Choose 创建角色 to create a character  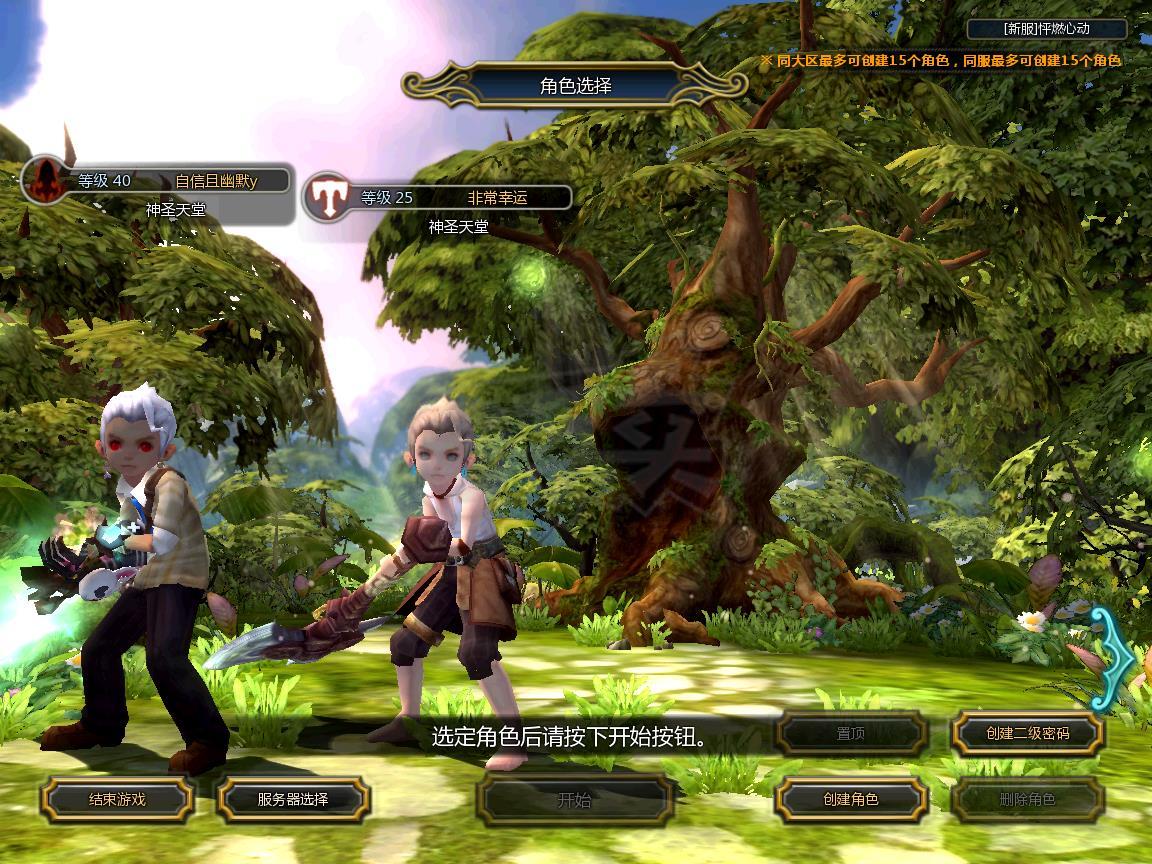(x=851, y=799)
